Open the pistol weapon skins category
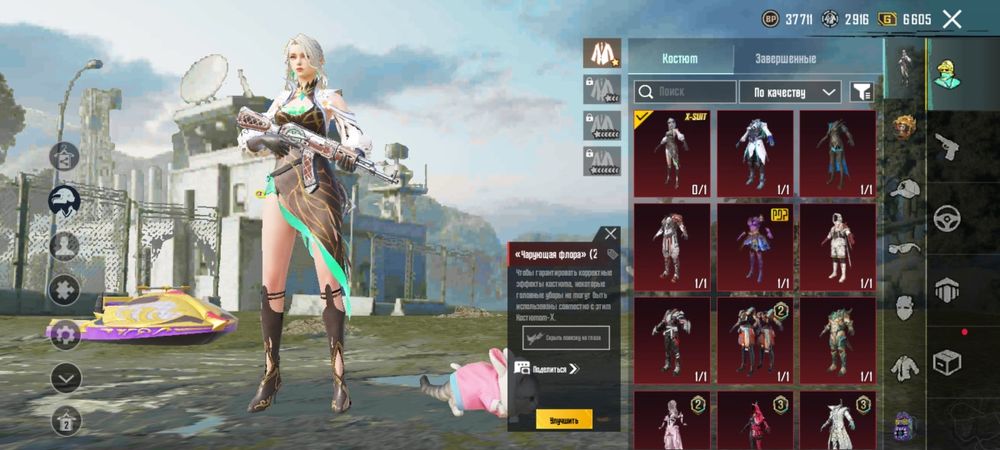Screen dimensions: 1000x450 tap(947, 146)
